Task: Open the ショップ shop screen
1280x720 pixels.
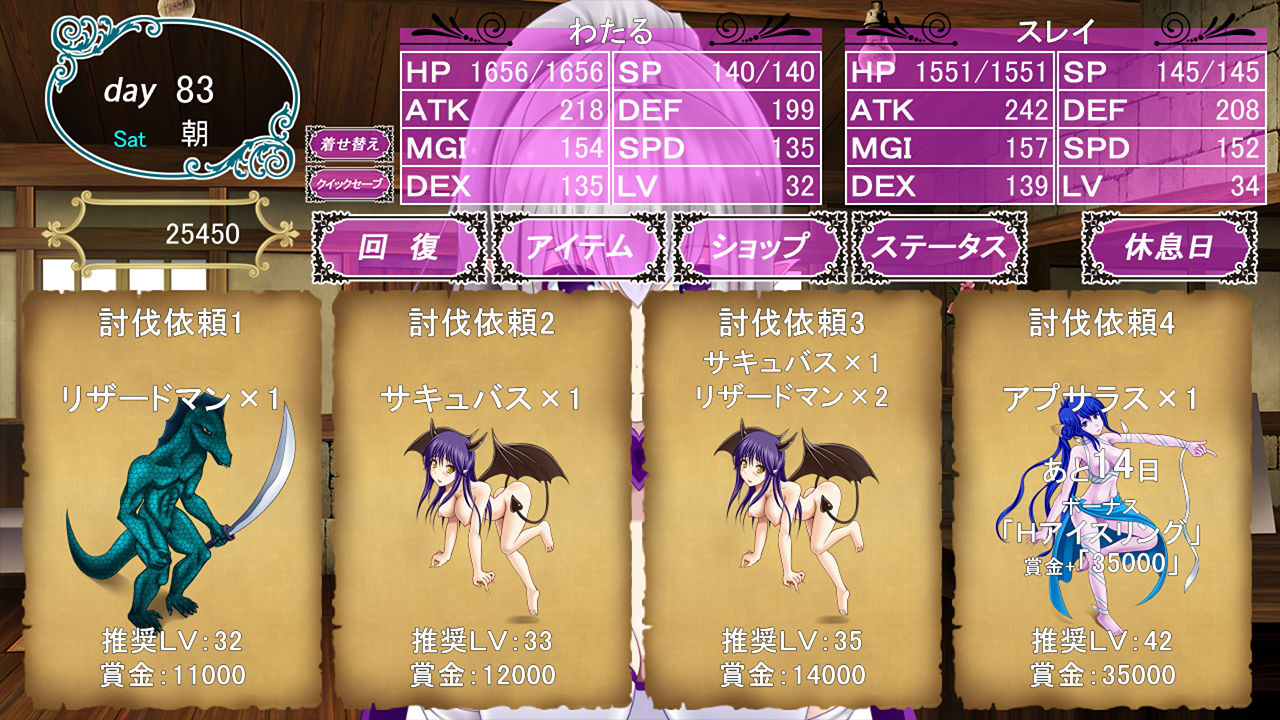Action: pyautogui.click(x=763, y=246)
